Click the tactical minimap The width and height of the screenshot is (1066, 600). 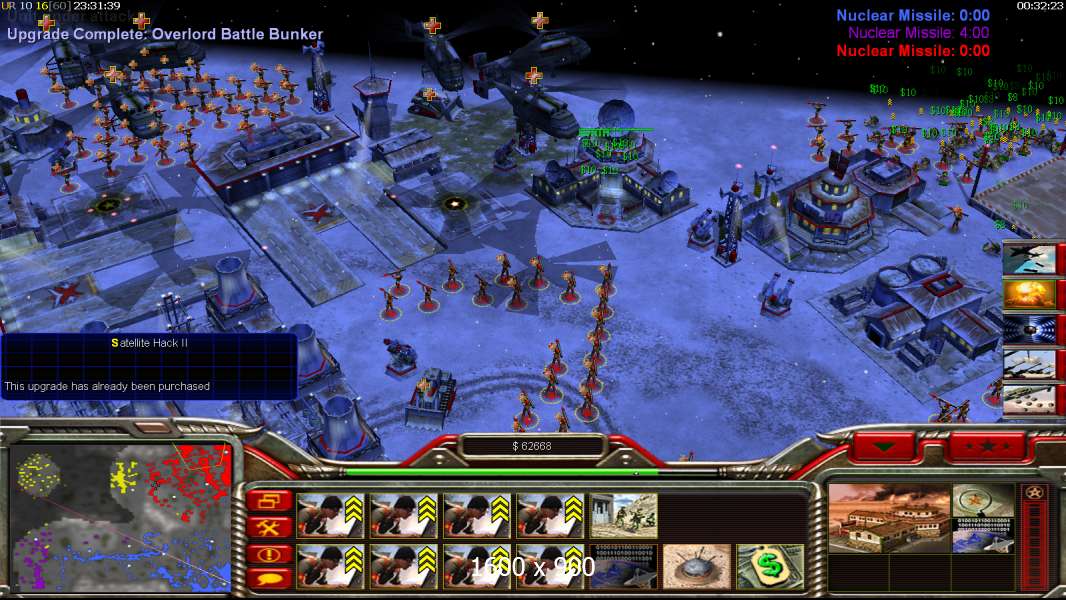(x=120, y=517)
